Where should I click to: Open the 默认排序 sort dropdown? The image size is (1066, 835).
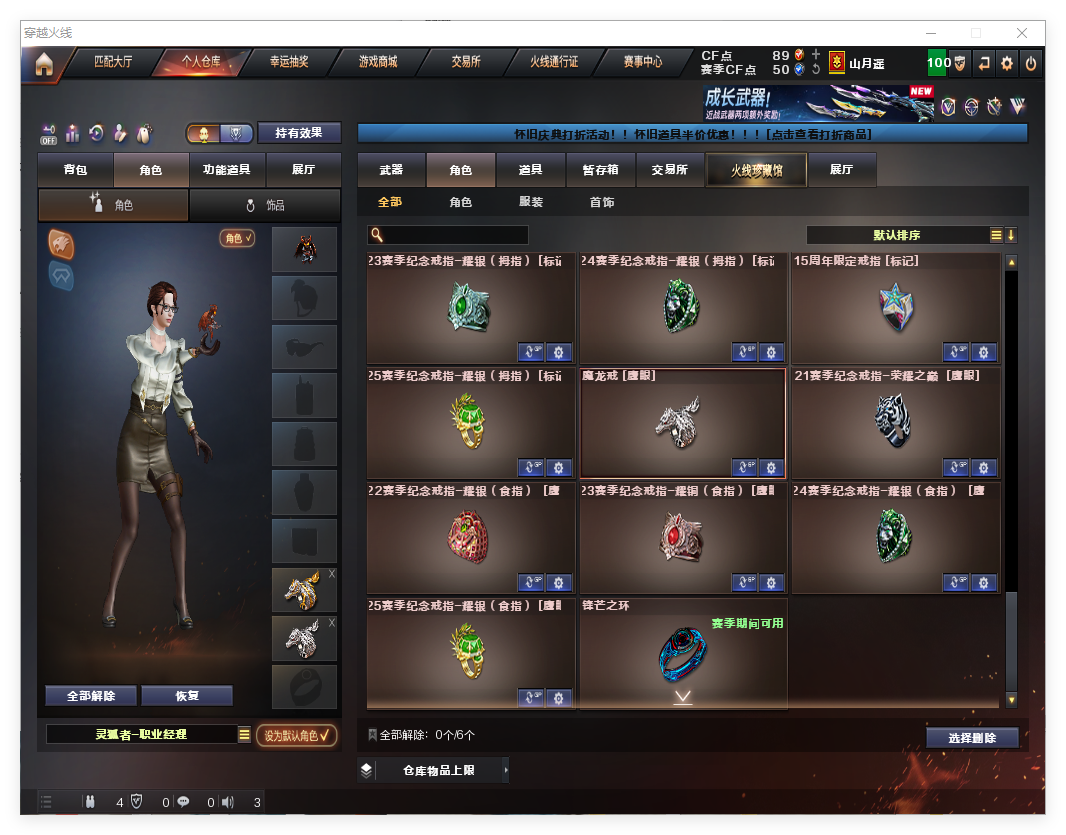(897, 235)
